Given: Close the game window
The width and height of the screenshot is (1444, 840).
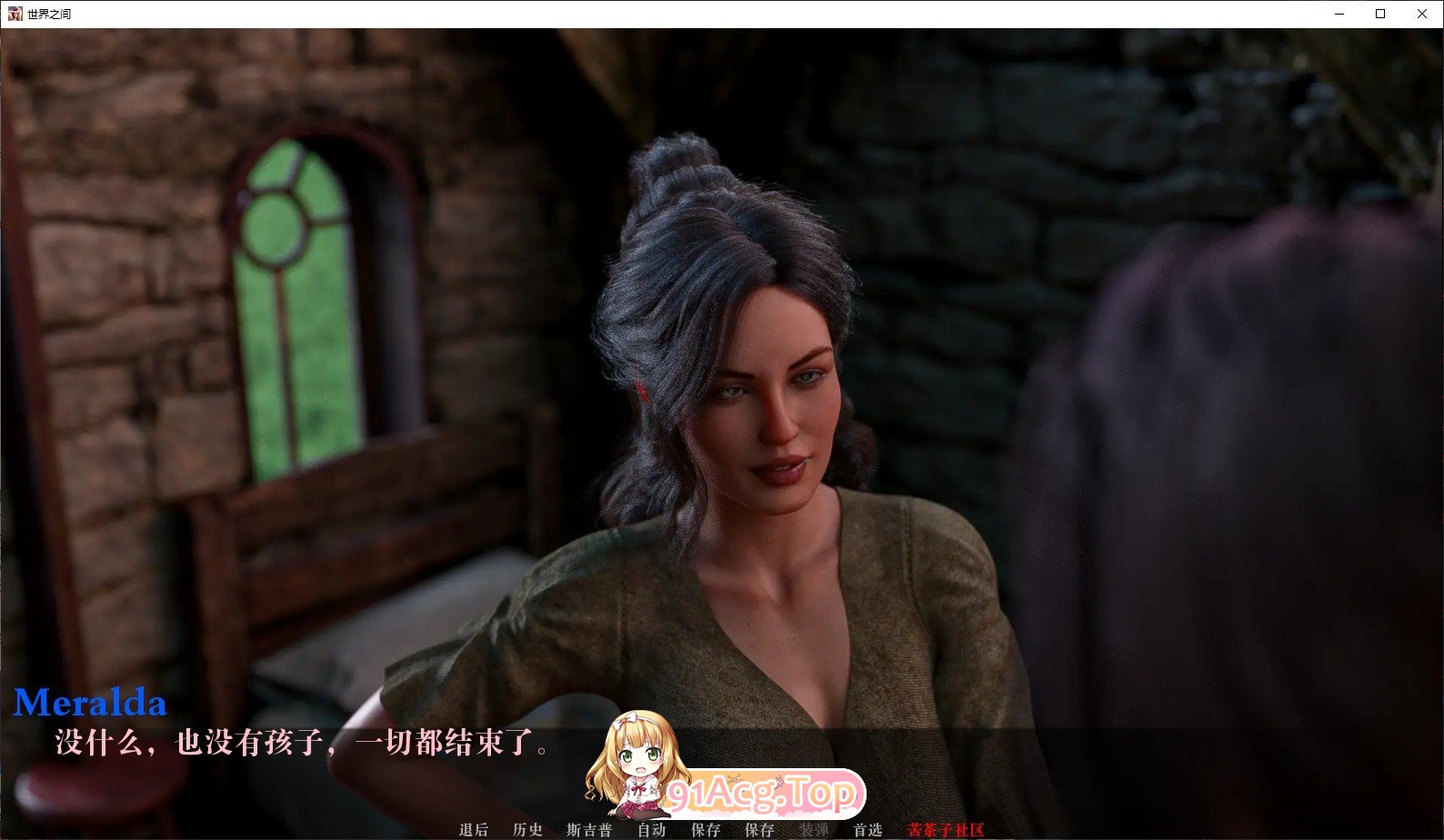Looking at the screenshot, I should tap(1420, 14).
